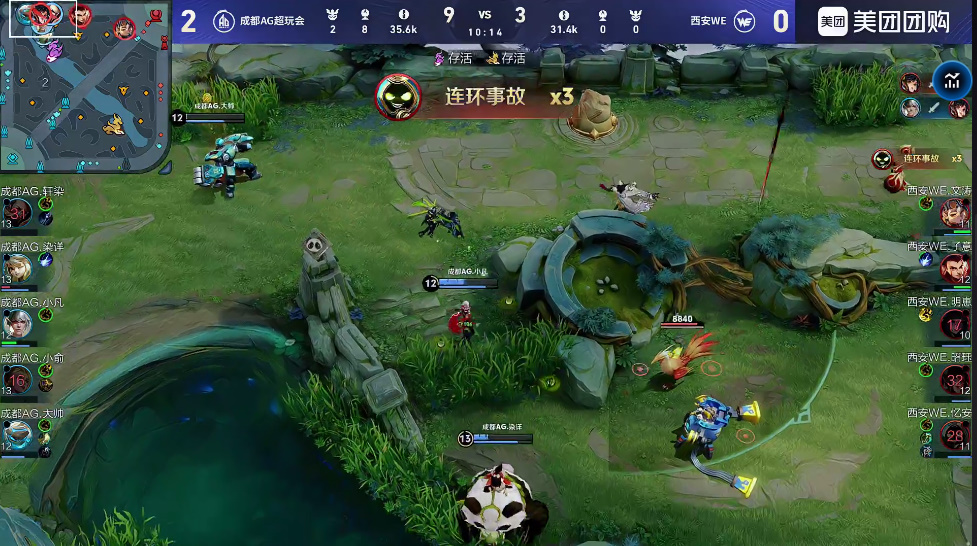The width and height of the screenshot is (977, 546).
Task: Click the 西安WE team logo
Action: coord(745,21)
